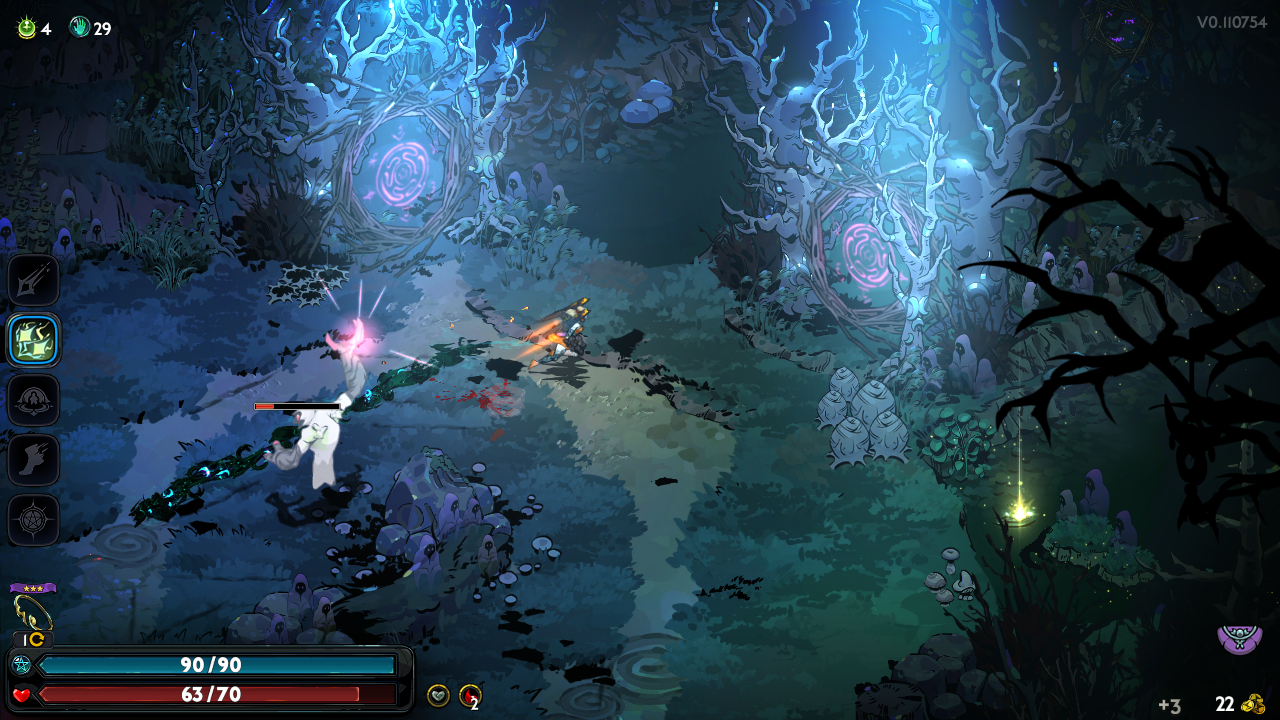Select the empty Attack boon slot
This screenshot has width=1280, height=720.
tap(34, 280)
